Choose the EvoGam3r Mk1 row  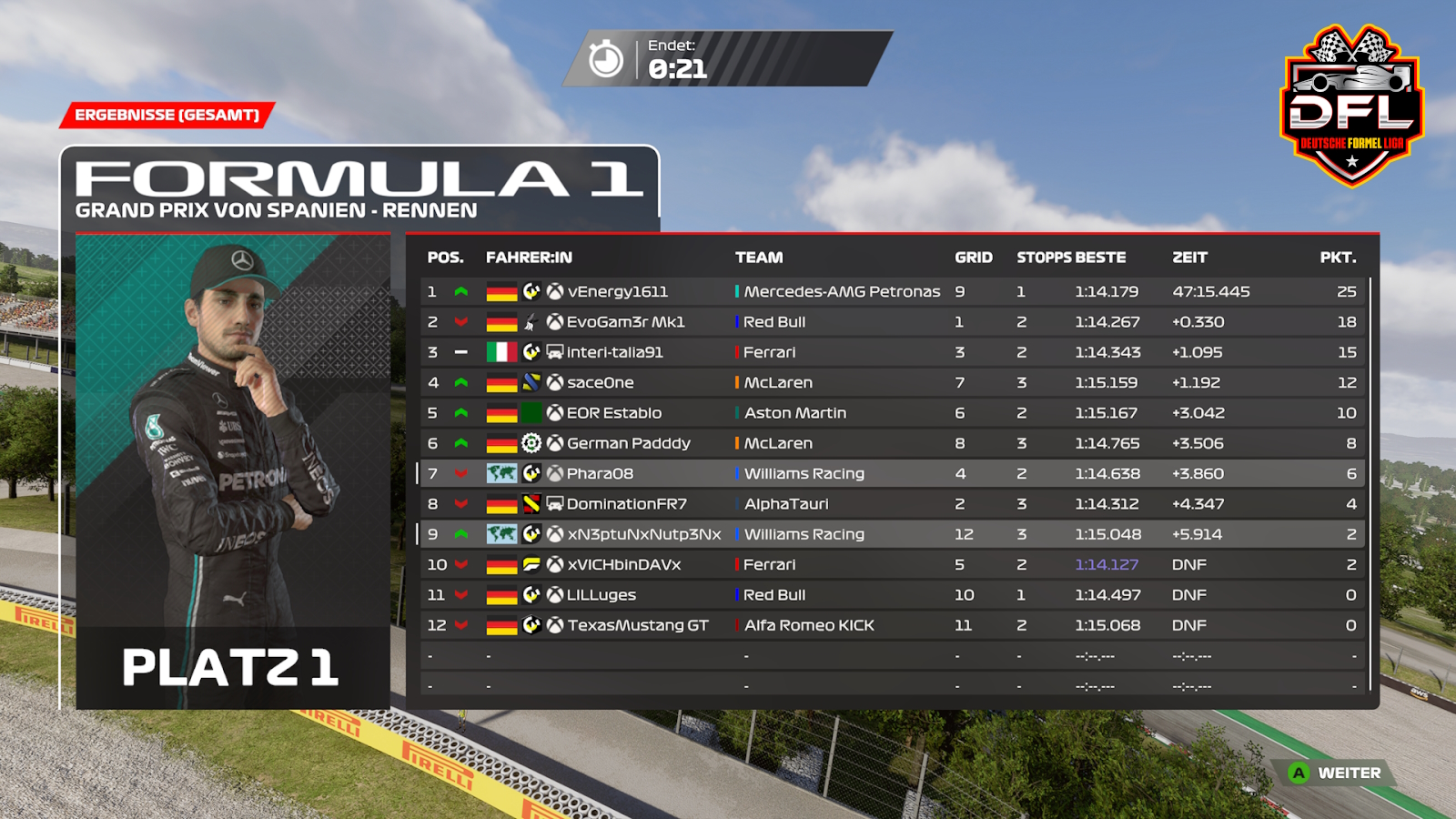pyautogui.click(x=625, y=322)
